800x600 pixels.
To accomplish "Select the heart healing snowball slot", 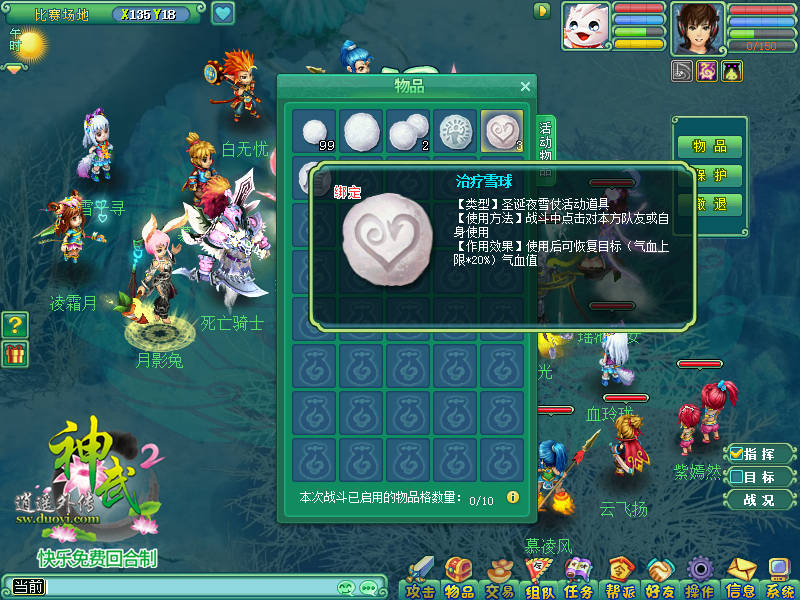I will [x=503, y=131].
